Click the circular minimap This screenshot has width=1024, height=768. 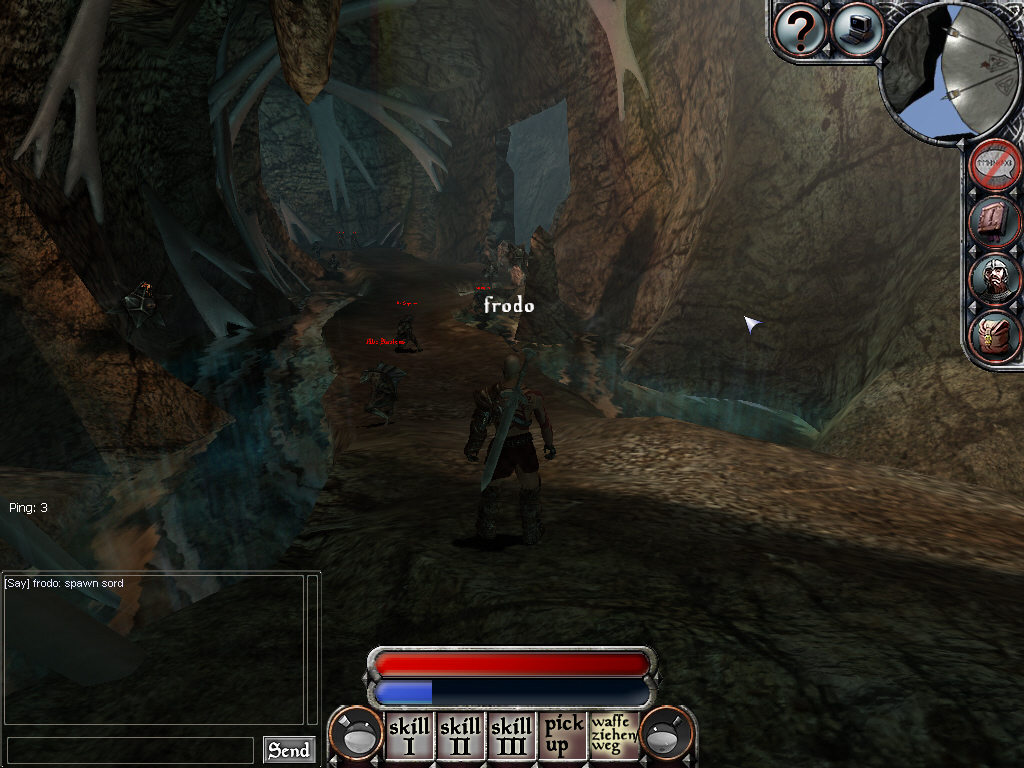pyautogui.click(x=950, y=70)
